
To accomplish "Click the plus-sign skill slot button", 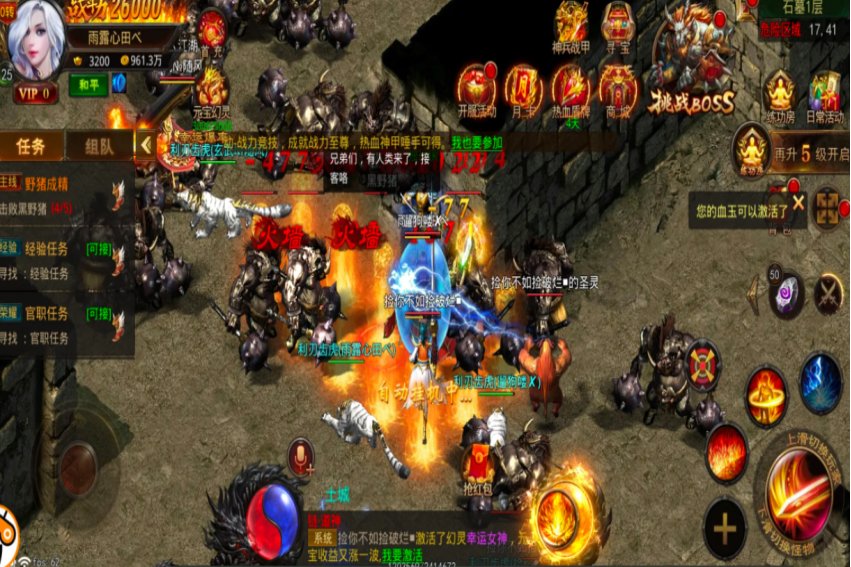I will click(724, 528).
